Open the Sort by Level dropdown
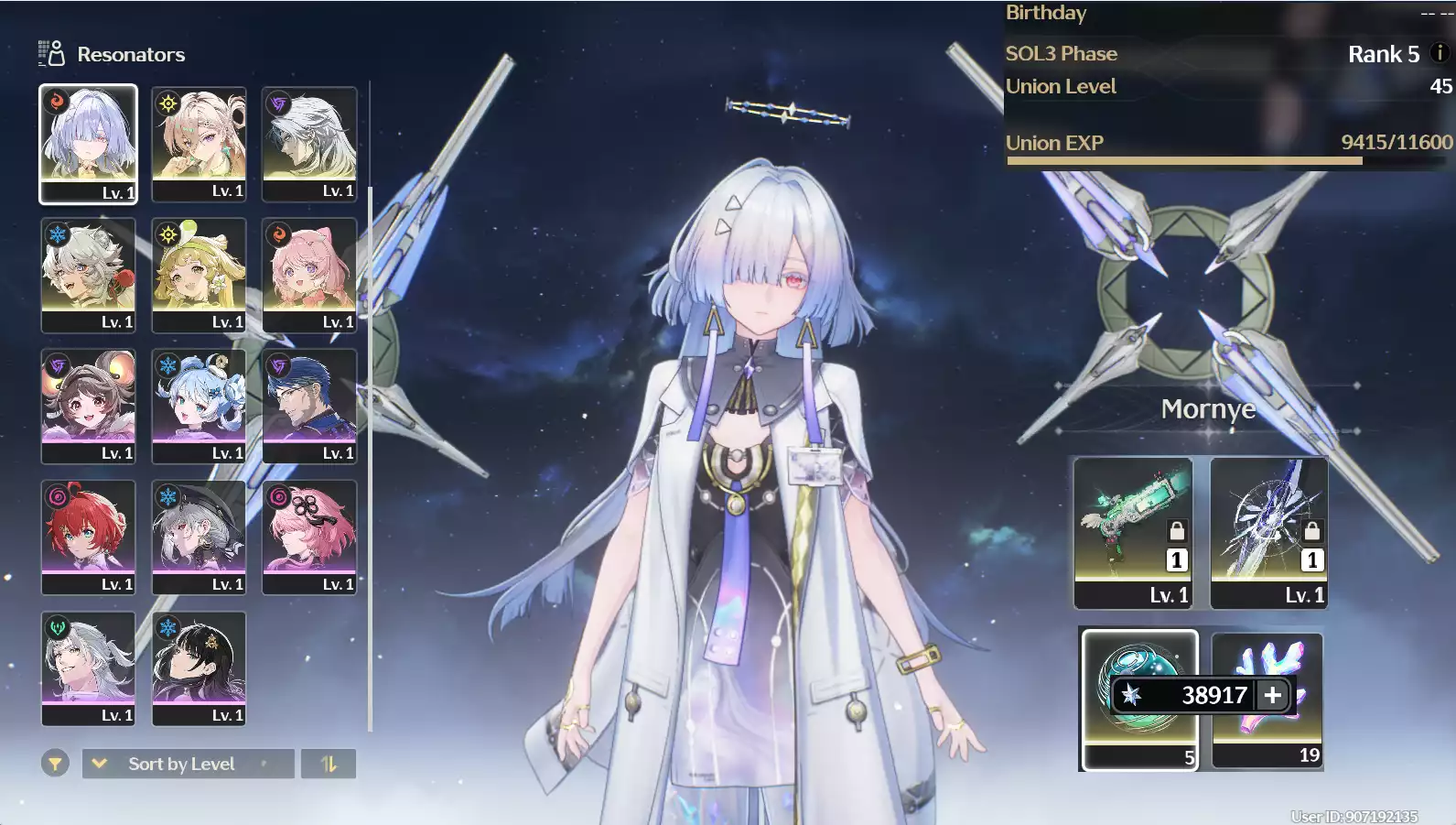 pos(188,764)
